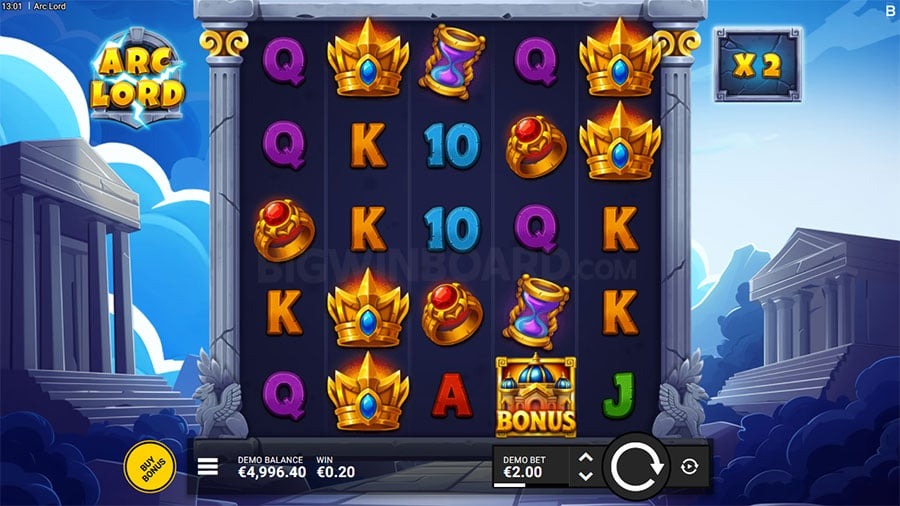Decrease the demo bet with the down arrow
900x506 pixels.
(586, 475)
